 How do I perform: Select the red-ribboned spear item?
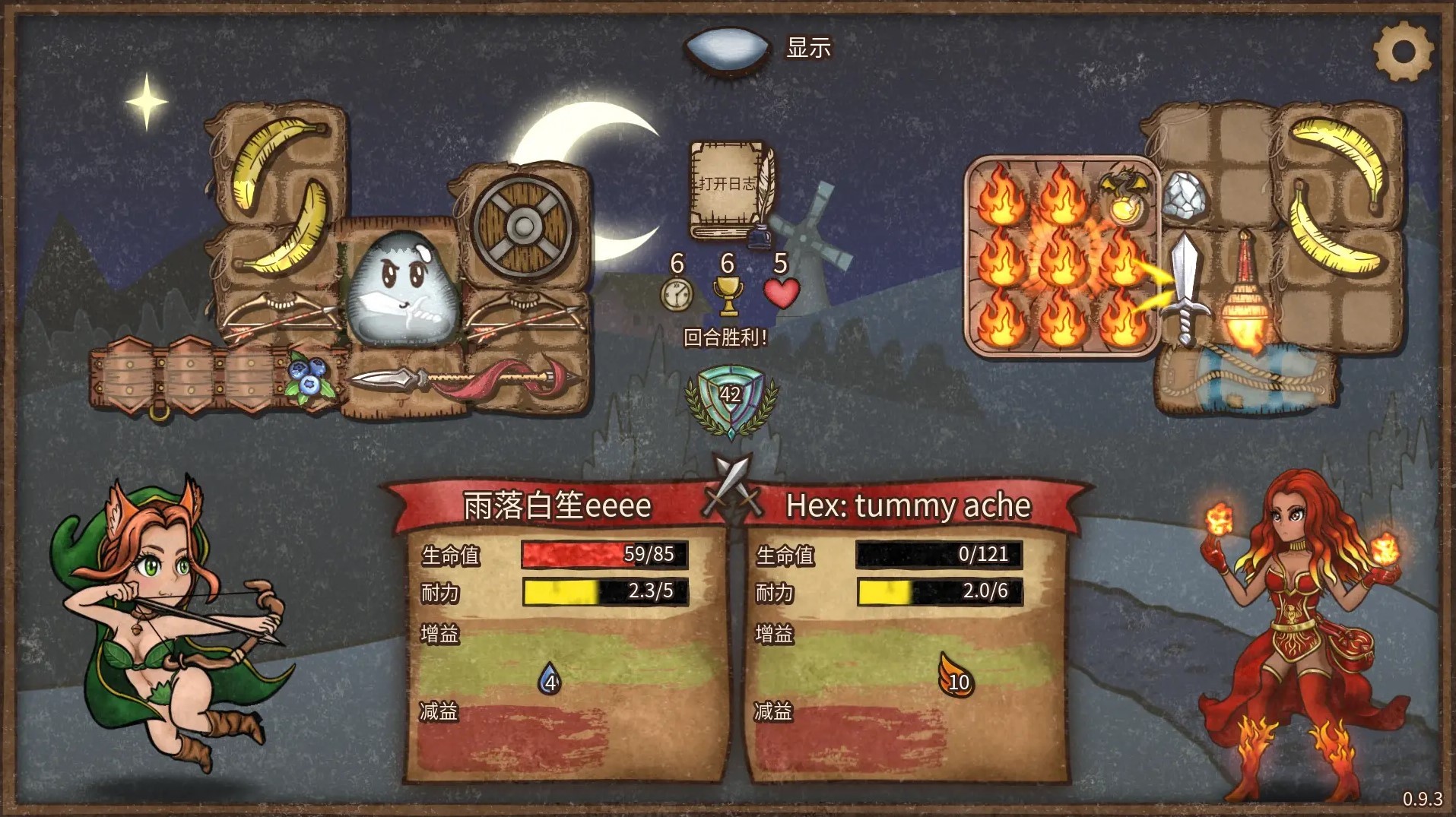pyautogui.click(x=464, y=378)
